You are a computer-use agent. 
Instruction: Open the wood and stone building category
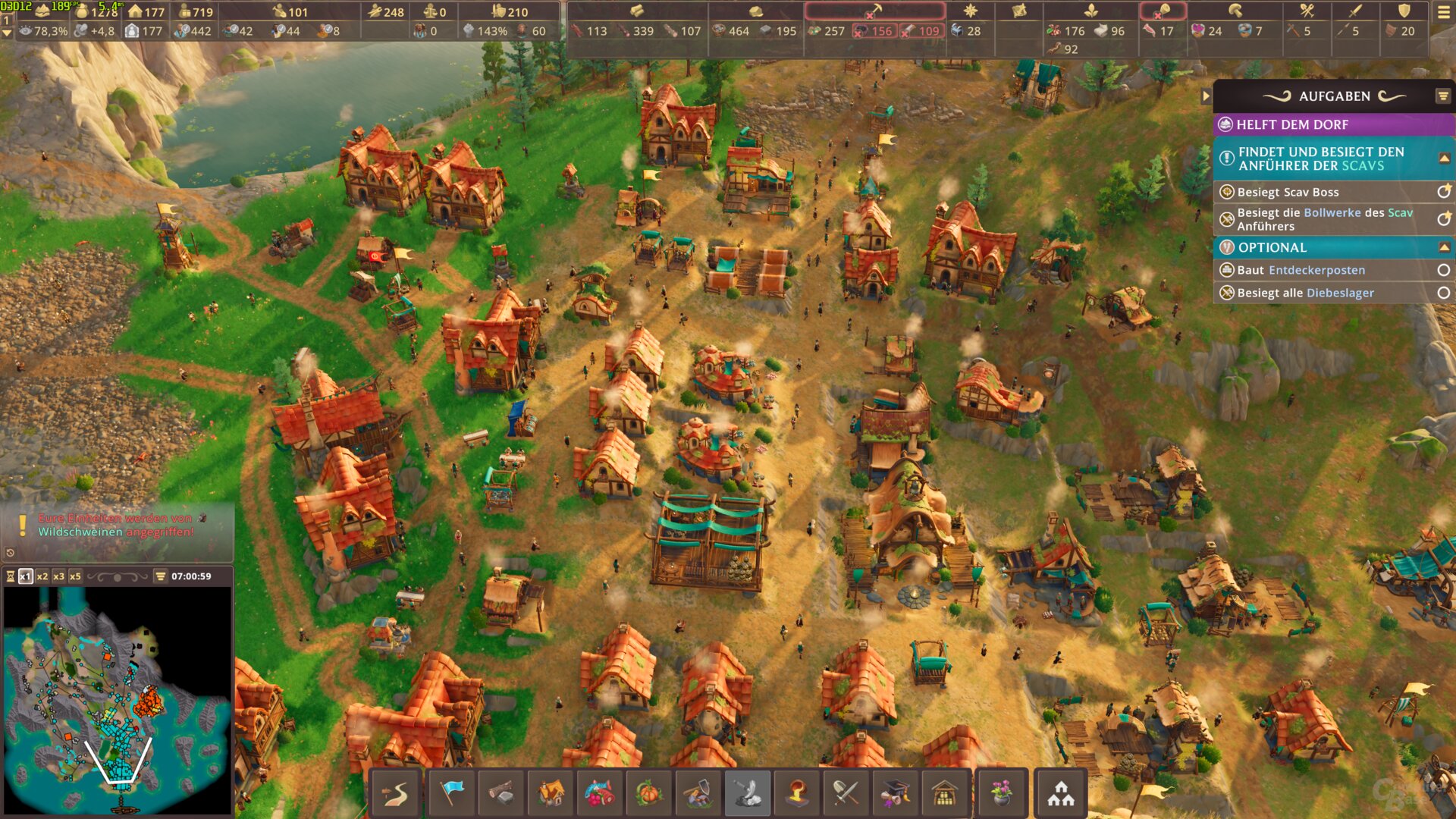coord(500,793)
